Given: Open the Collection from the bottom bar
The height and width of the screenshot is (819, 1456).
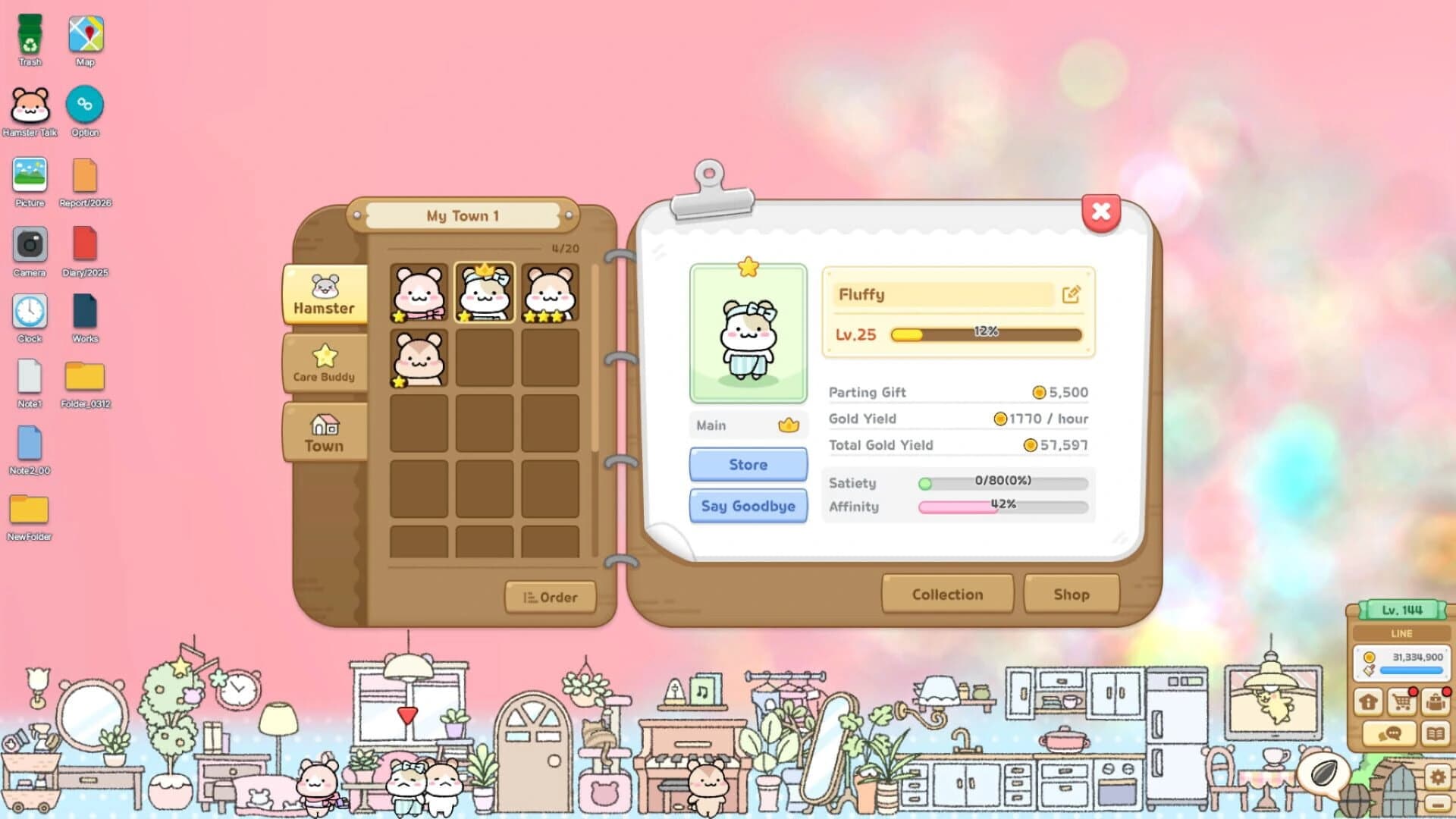Looking at the screenshot, I should point(946,595).
